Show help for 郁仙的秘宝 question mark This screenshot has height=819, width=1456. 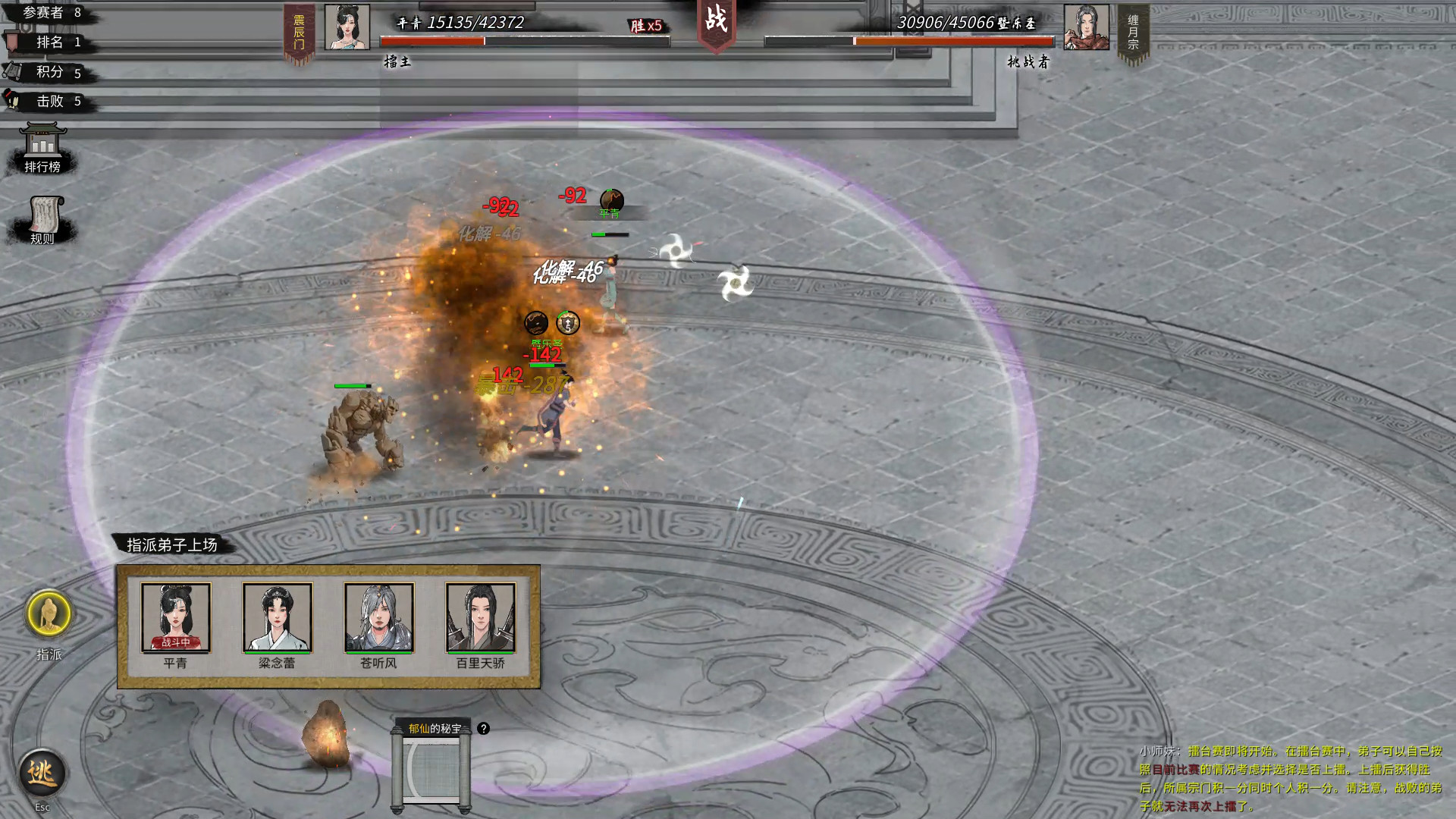tap(483, 729)
